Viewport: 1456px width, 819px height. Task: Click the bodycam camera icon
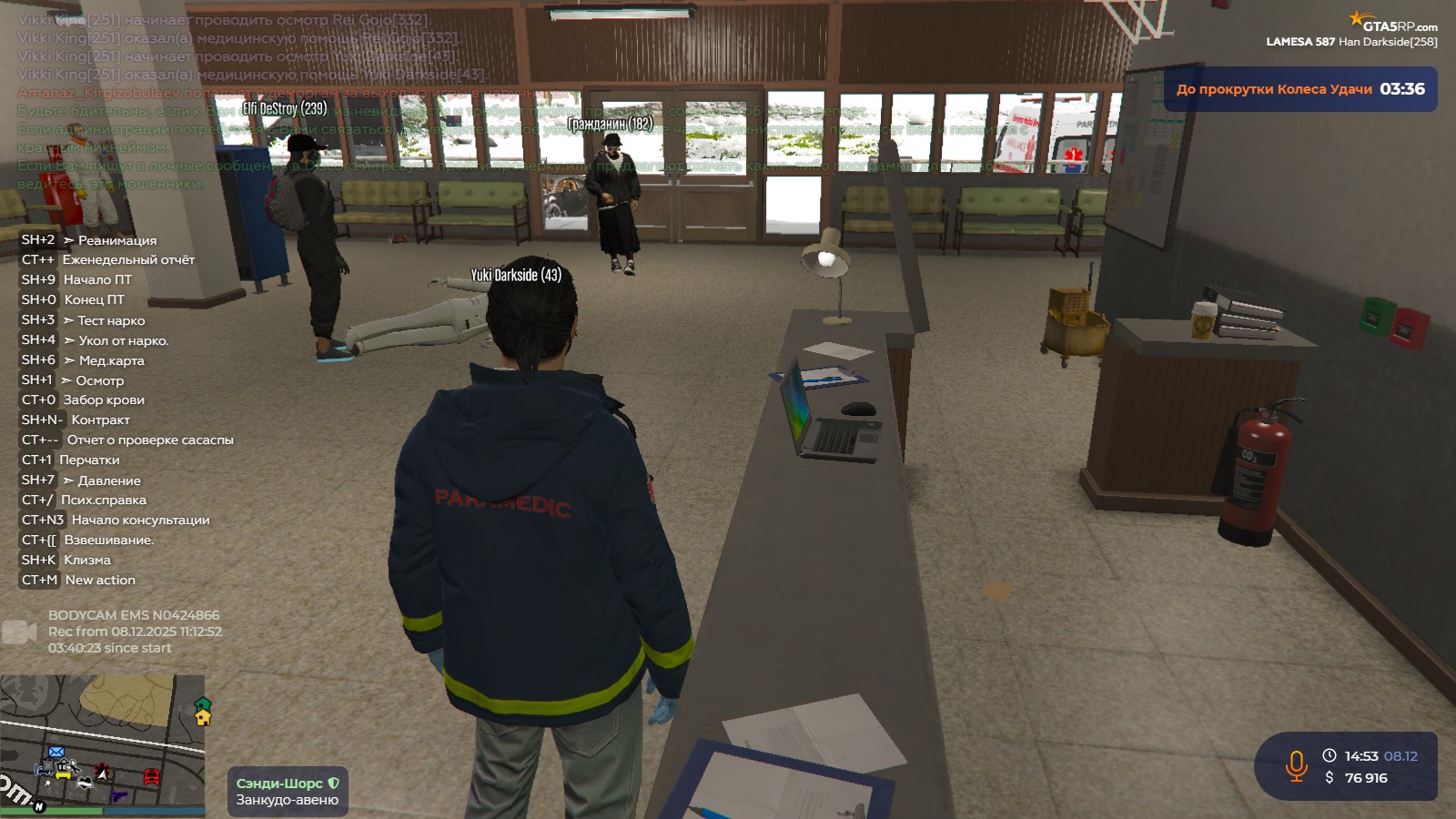(19, 632)
